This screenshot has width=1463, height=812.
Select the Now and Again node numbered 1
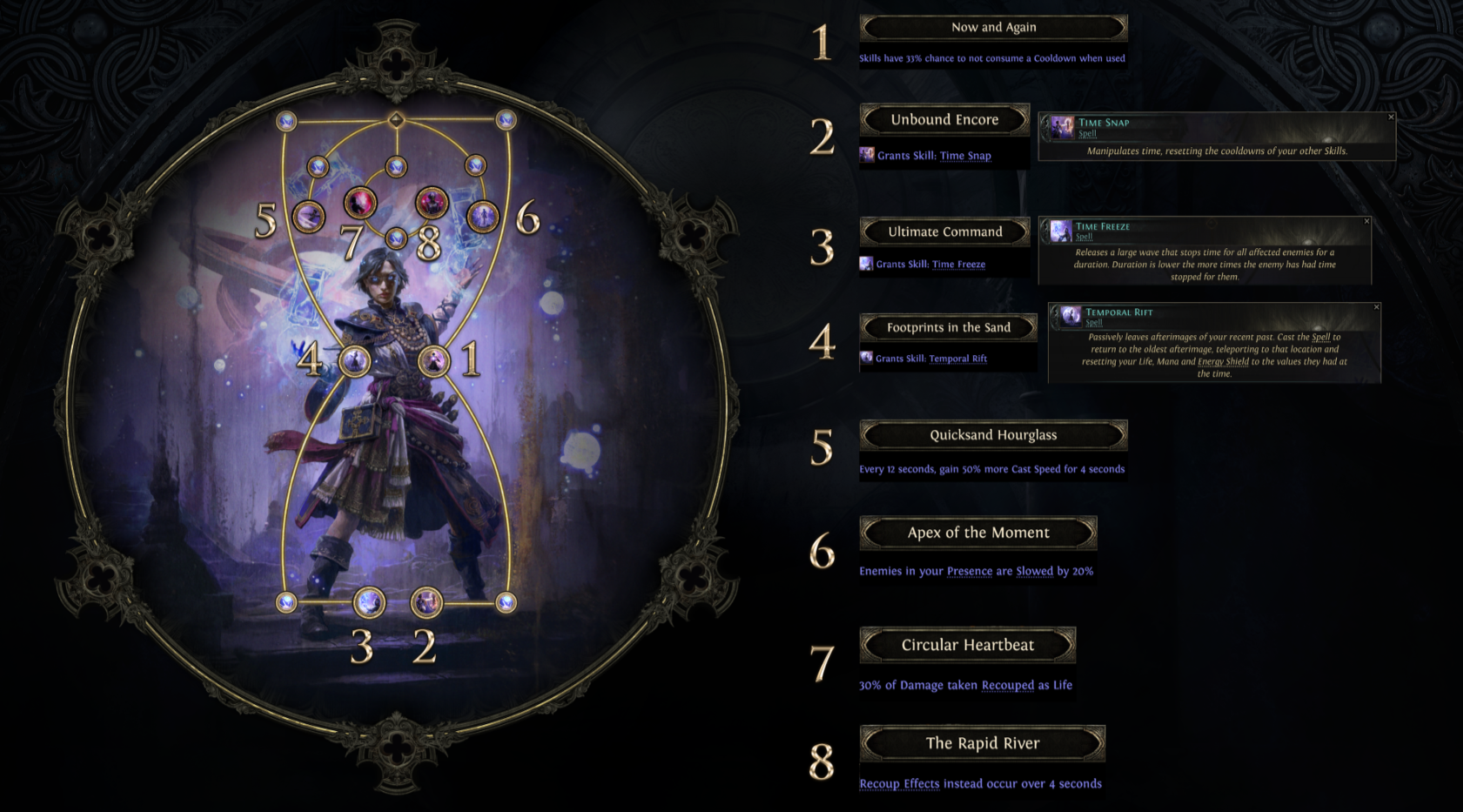(433, 360)
